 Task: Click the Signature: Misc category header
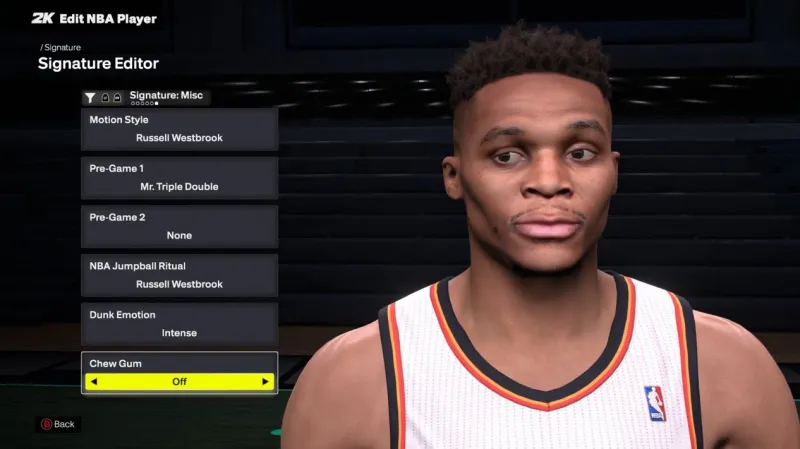point(166,96)
